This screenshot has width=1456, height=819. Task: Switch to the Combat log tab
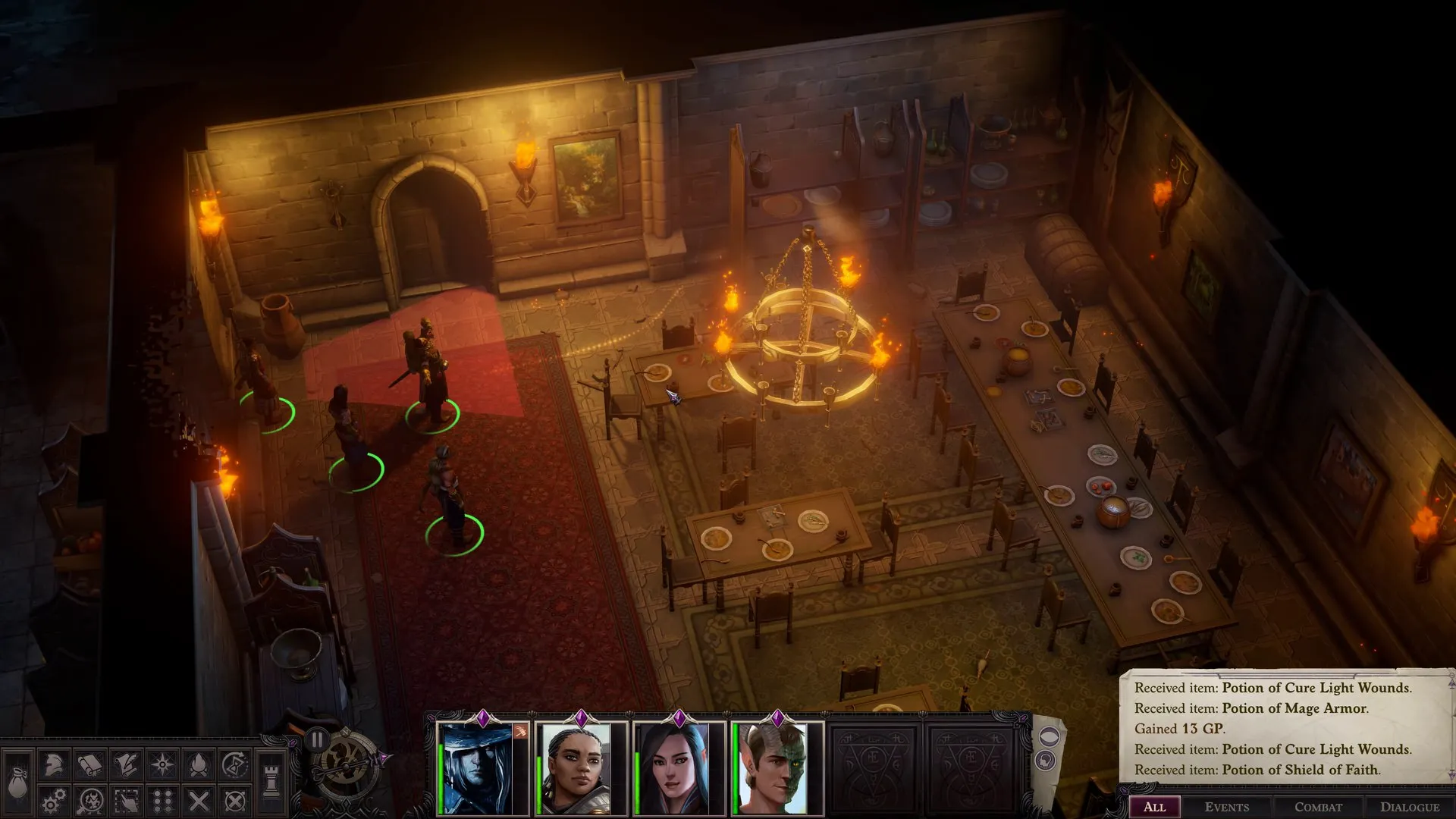(x=1318, y=807)
